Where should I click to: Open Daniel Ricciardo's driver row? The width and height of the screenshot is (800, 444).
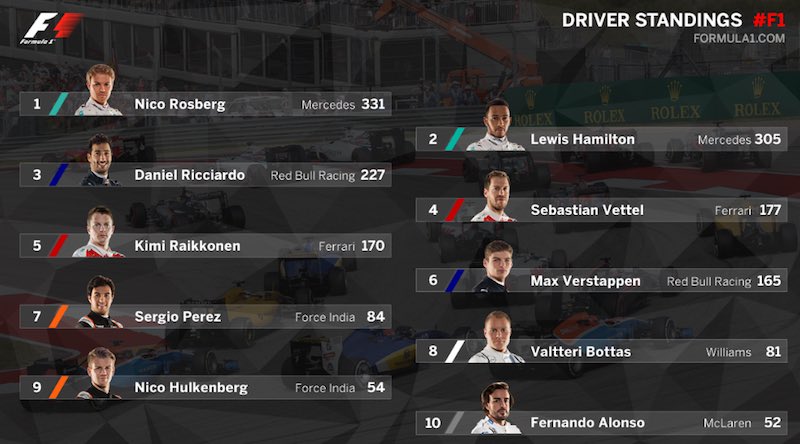tap(205, 175)
